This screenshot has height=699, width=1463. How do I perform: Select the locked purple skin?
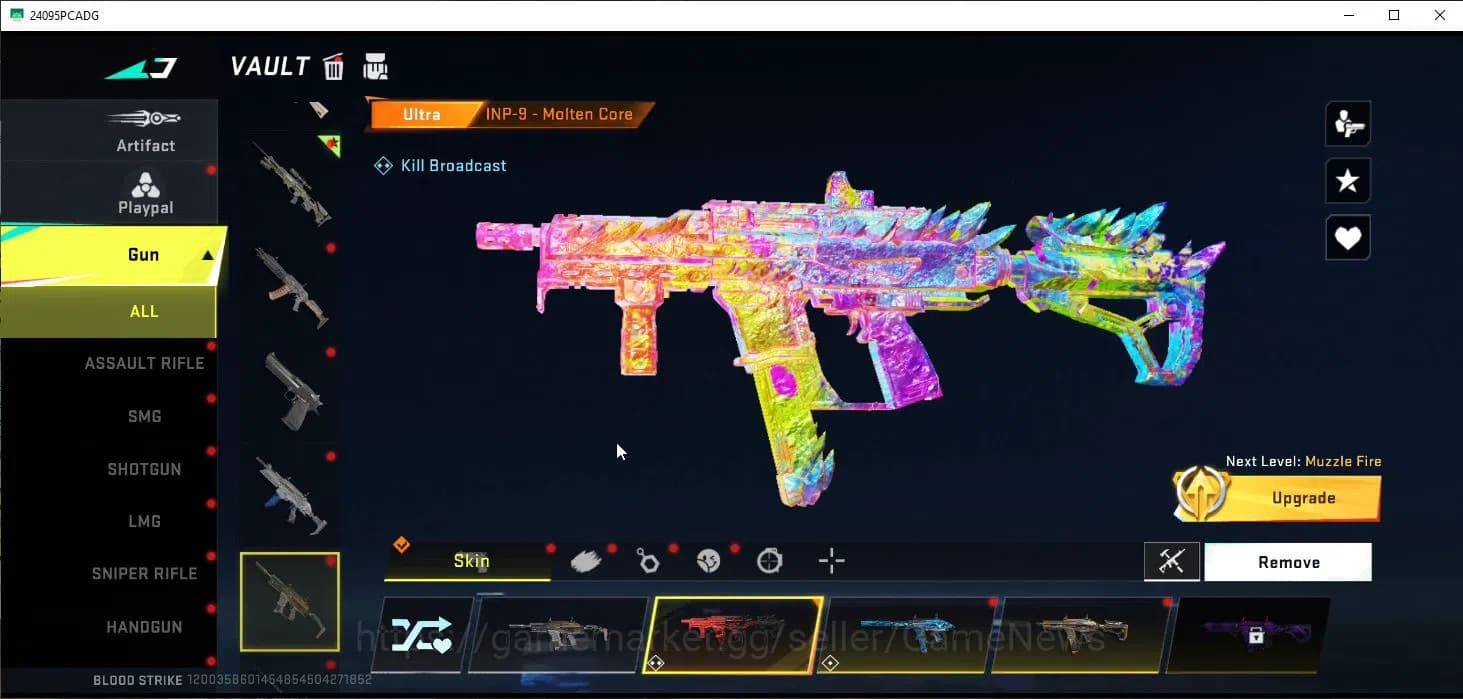click(x=1255, y=634)
